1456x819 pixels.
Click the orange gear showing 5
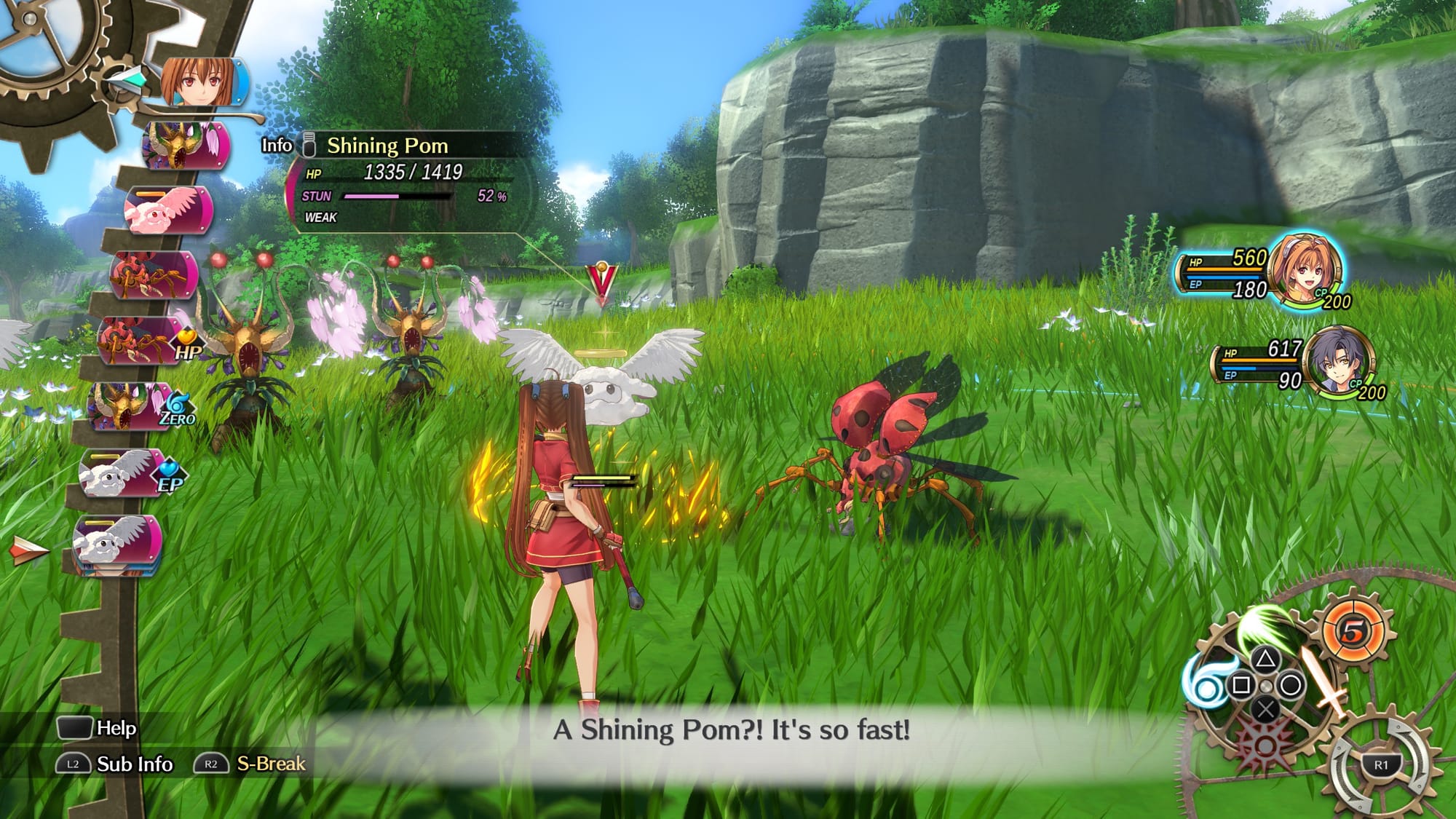[x=1353, y=630]
